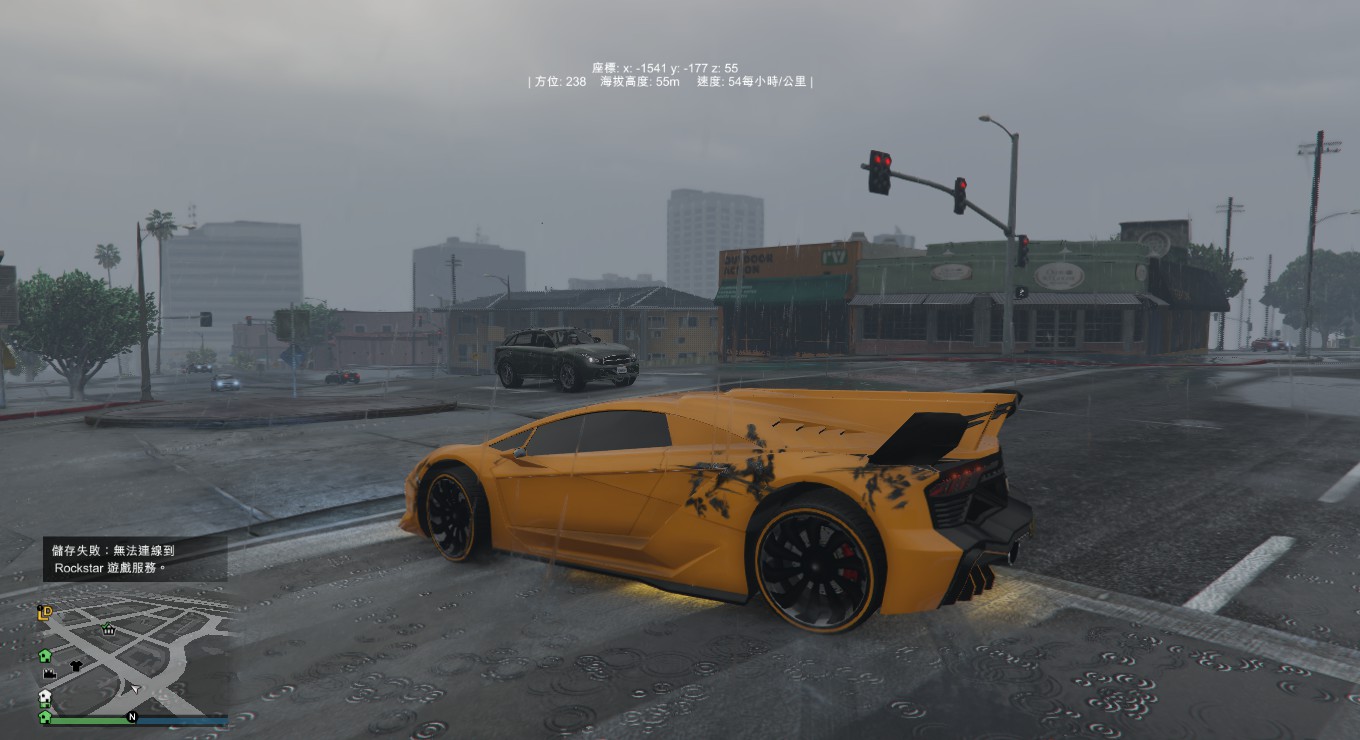The width and height of the screenshot is (1360, 740).
Task: Select the store basket blip on minimap
Action: [108, 629]
